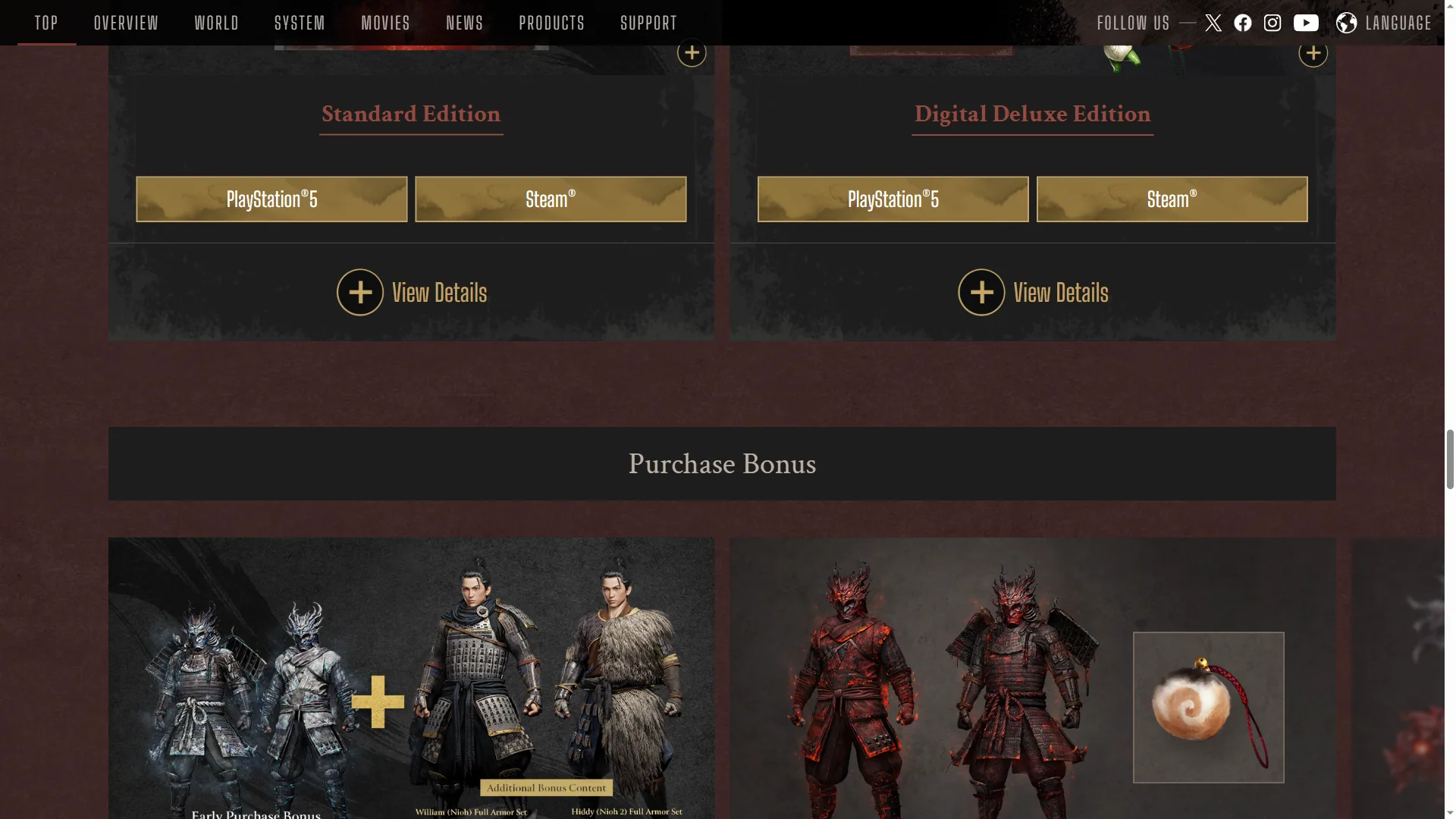Open the Facebook page icon
The height and width of the screenshot is (819, 1456).
click(x=1243, y=23)
